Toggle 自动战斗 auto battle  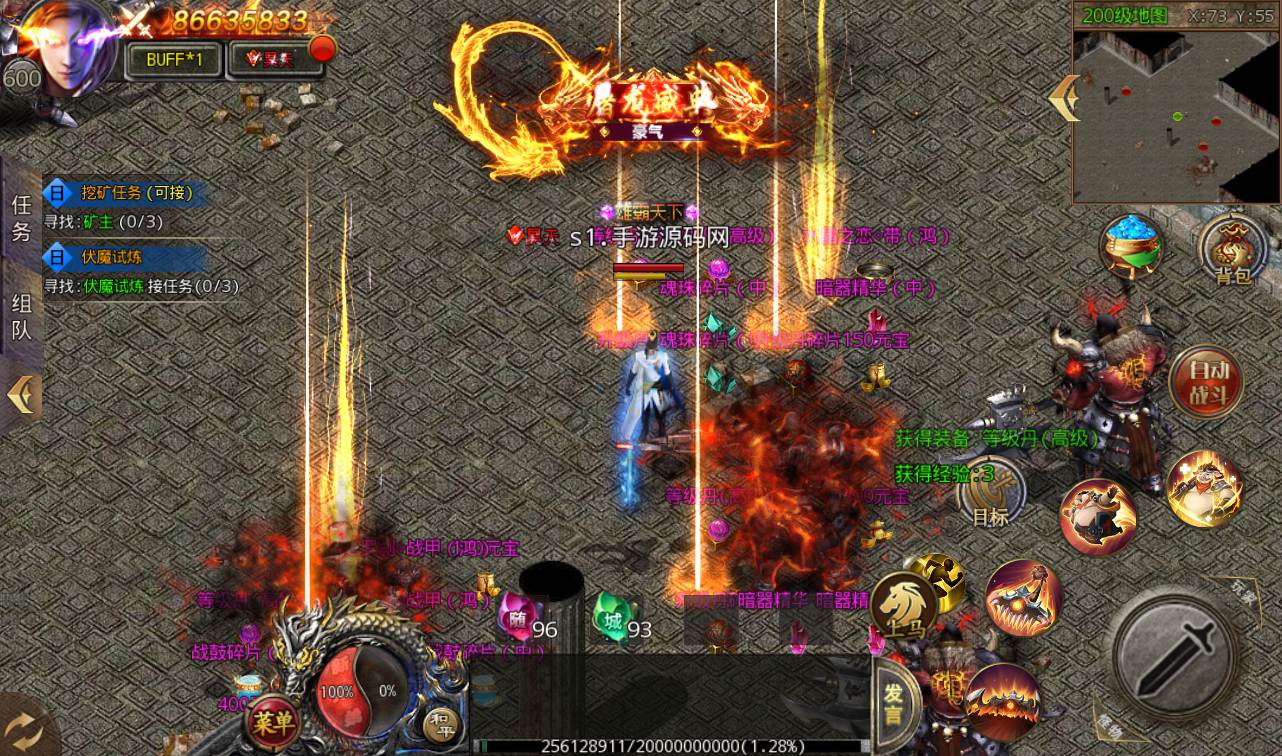coord(1205,380)
